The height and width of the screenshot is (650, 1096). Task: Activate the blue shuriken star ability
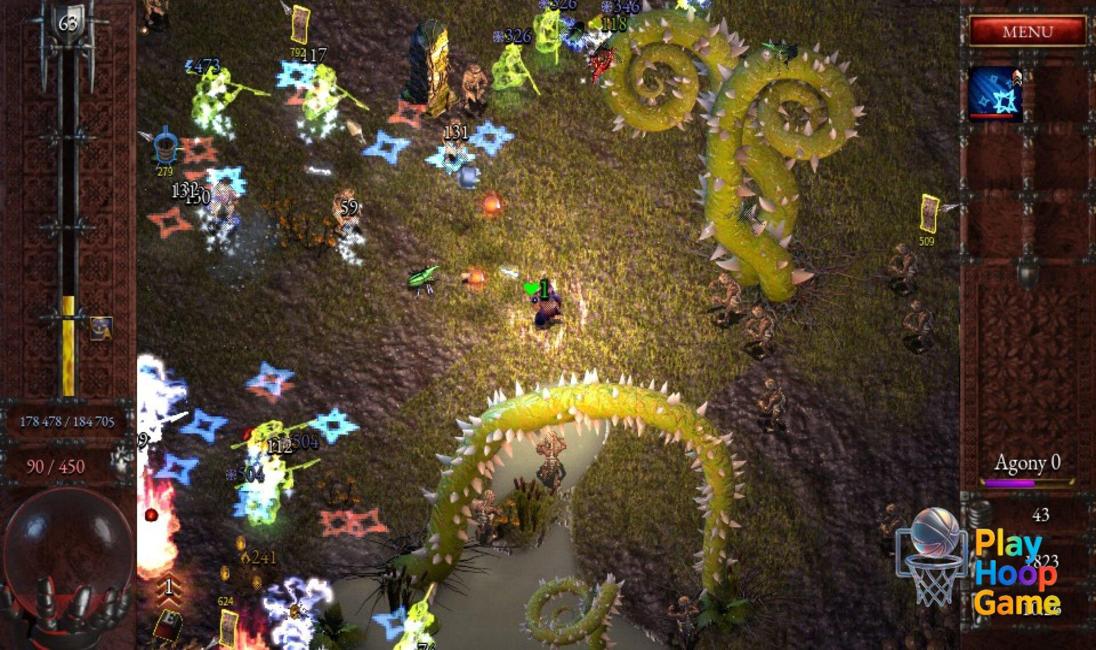[x=995, y=94]
